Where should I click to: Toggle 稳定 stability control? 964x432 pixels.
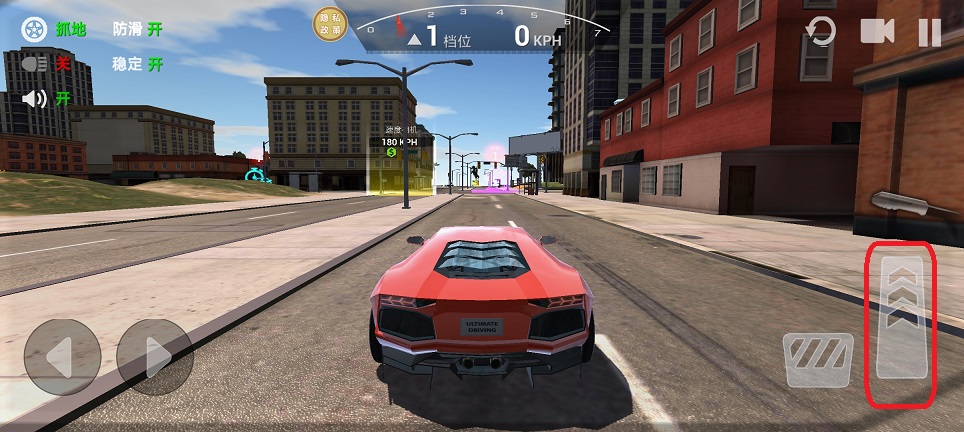click(138, 64)
